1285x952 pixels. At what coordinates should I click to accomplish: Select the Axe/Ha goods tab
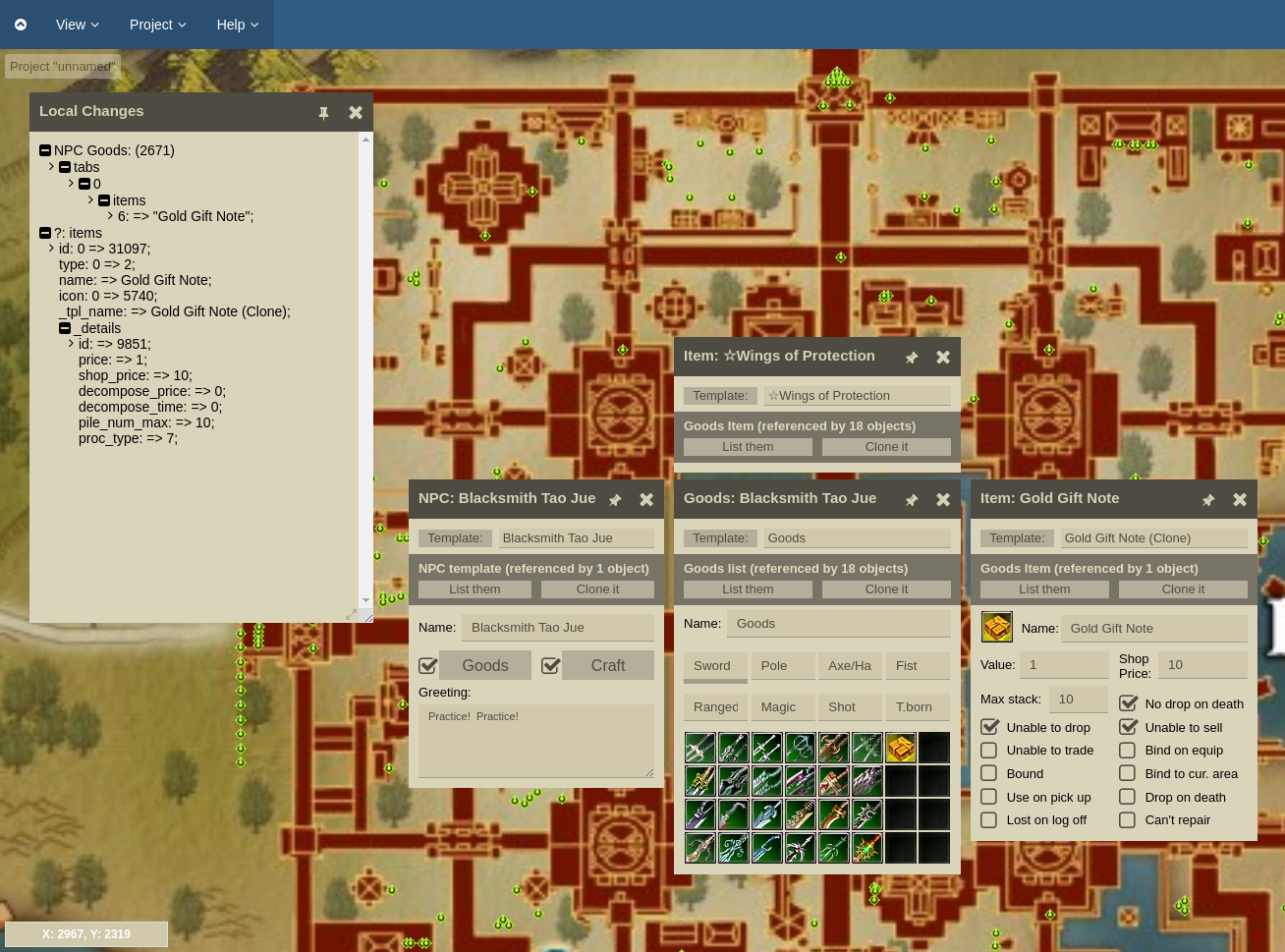coord(849,666)
